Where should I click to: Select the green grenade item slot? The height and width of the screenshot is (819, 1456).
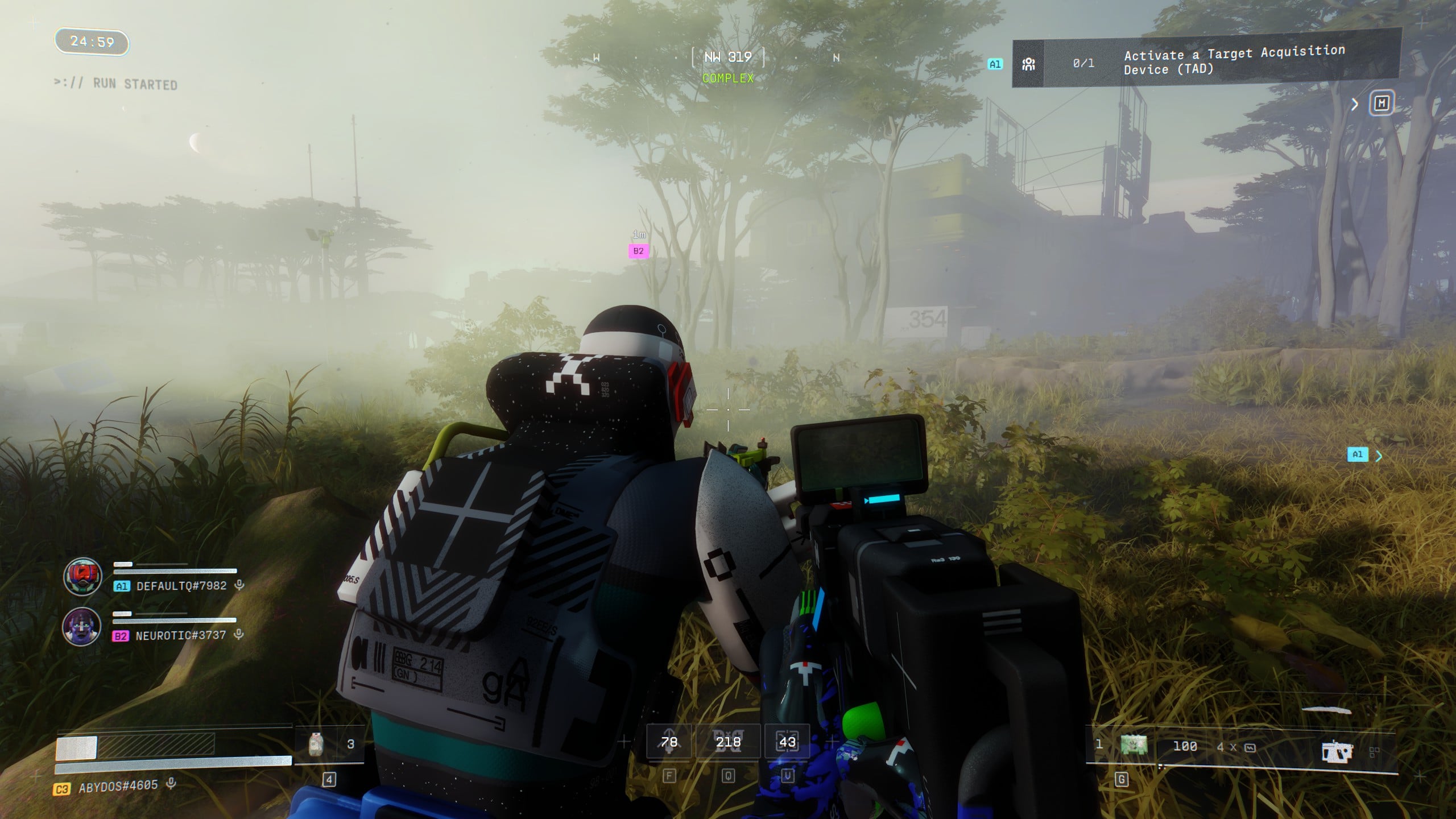tap(1134, 745)
